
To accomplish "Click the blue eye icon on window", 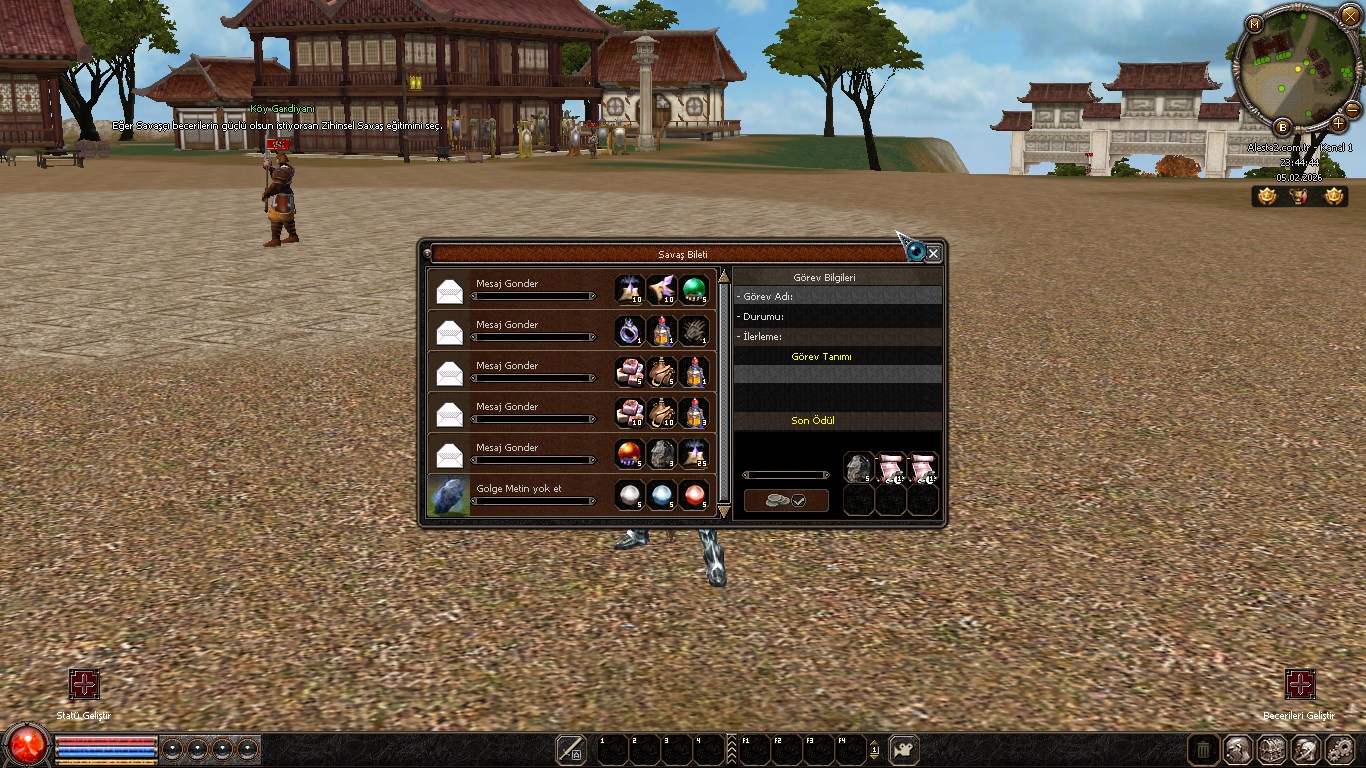I will (x=915, y=252).
